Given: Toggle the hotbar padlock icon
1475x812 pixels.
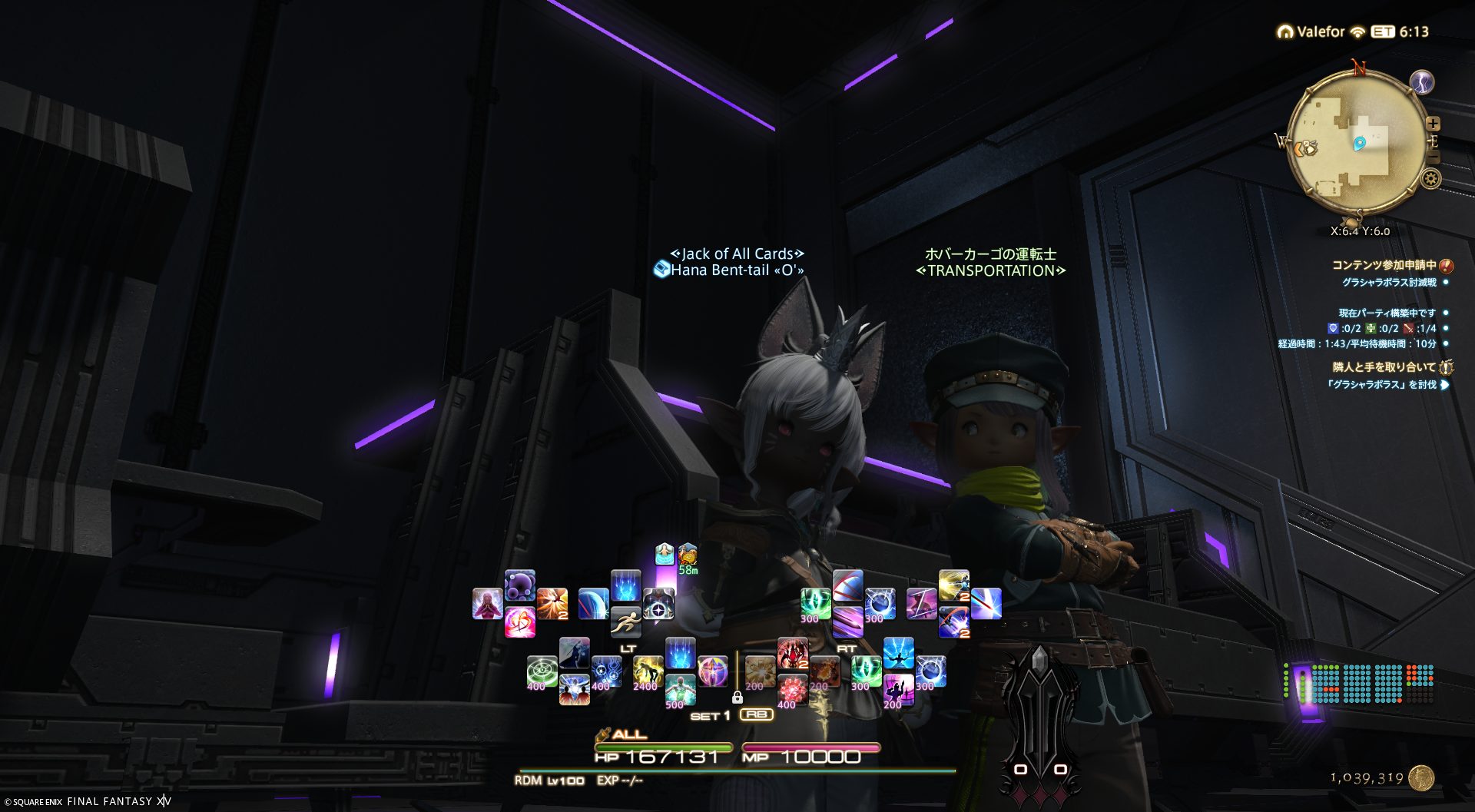Looking at the screenshot, I should point(737,698).
